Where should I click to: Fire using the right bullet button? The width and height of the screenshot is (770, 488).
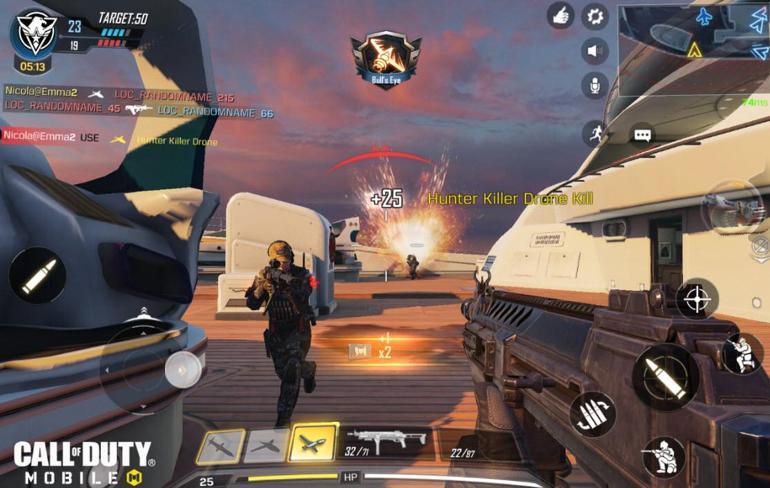663,376
